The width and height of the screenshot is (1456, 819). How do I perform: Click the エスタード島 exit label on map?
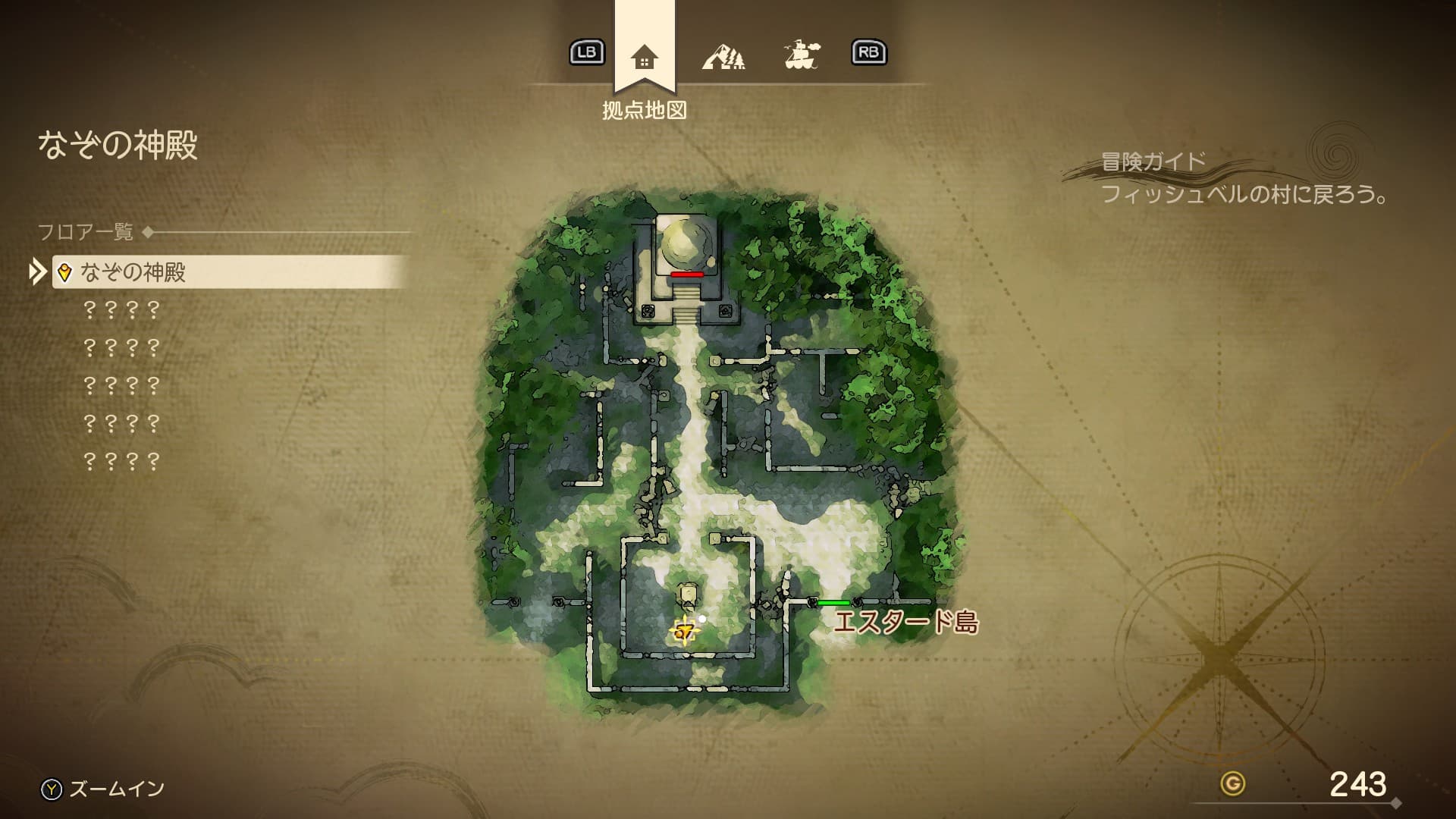pyautogui.click(x=905, y=622)
